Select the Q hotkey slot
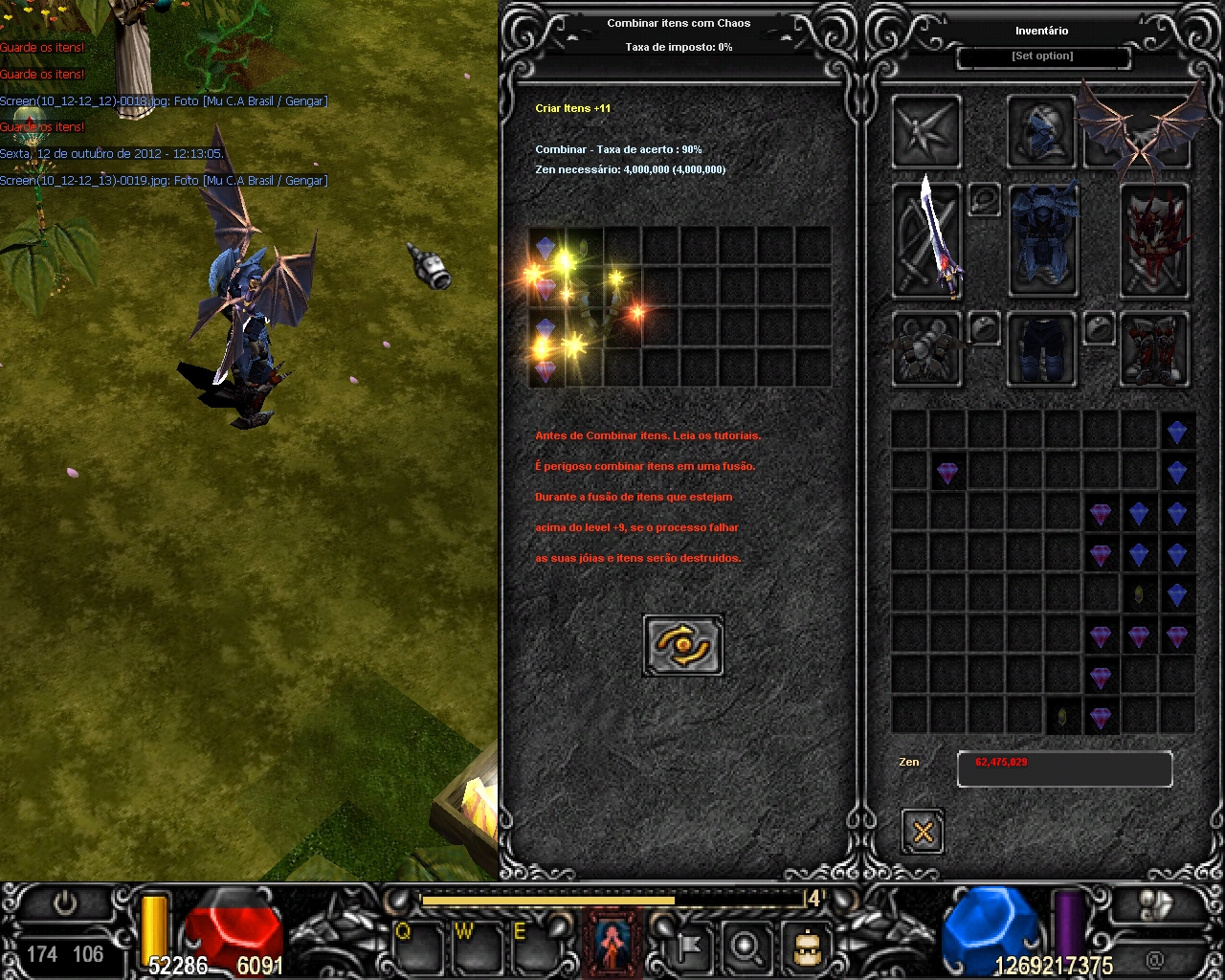 click(417, 947)
